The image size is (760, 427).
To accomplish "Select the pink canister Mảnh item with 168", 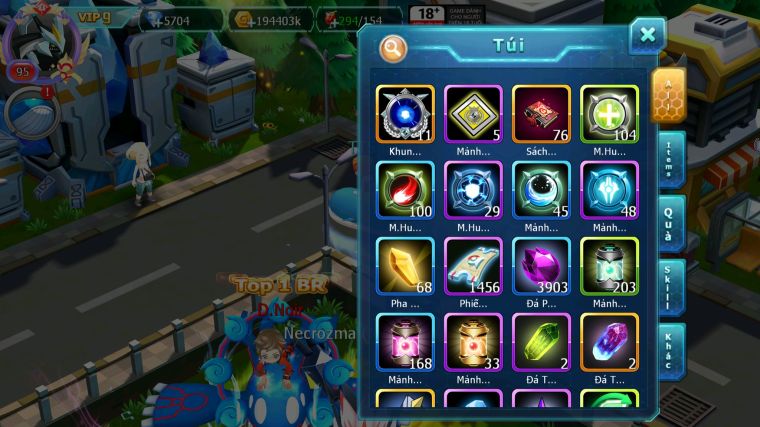I will tap(405, 343).
